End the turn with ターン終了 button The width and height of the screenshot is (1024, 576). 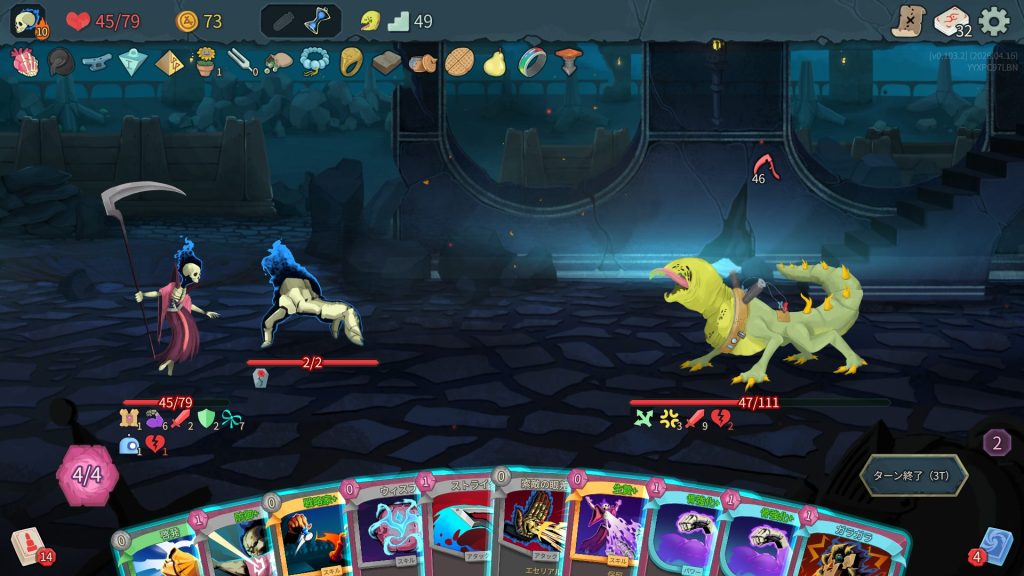913,475
